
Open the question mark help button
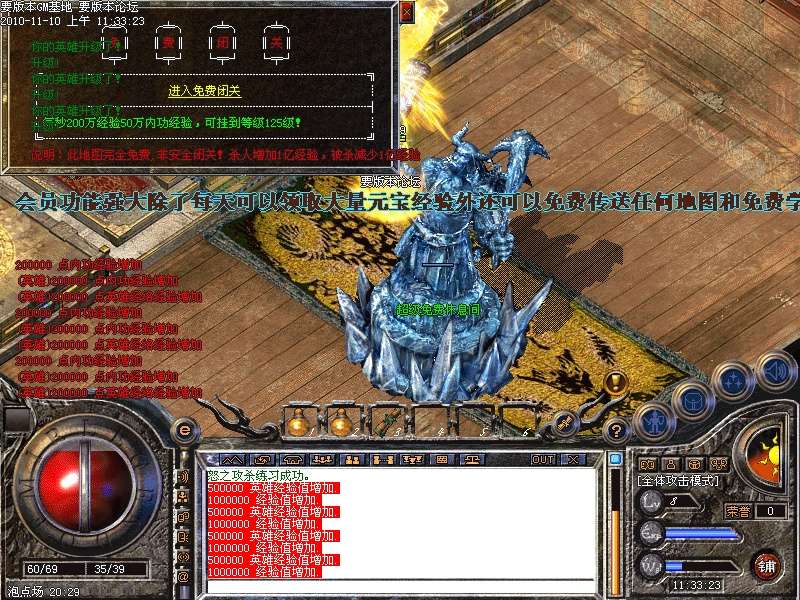click(x=617, y=432)
